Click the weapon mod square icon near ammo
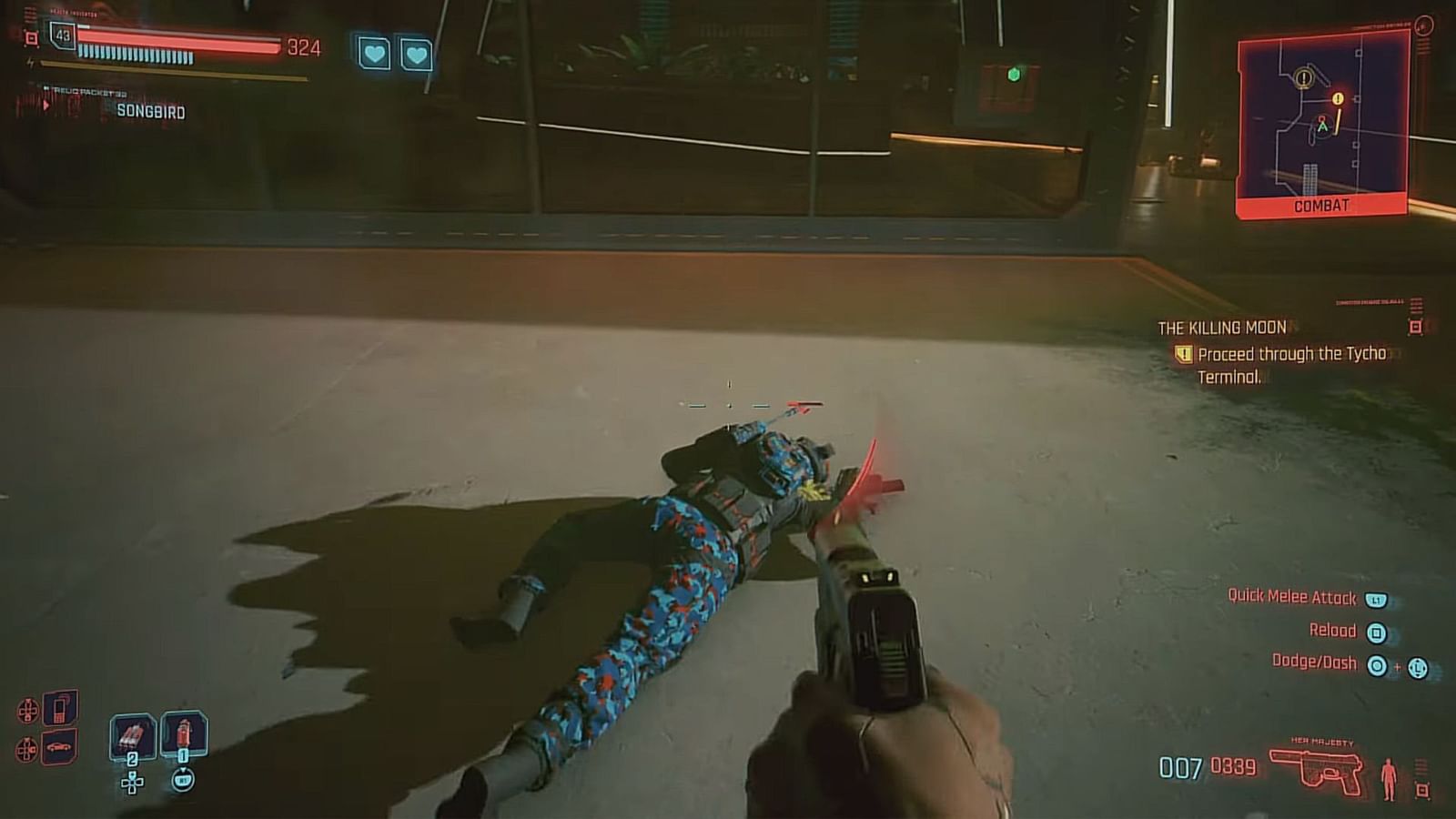 coord(1422,788)
